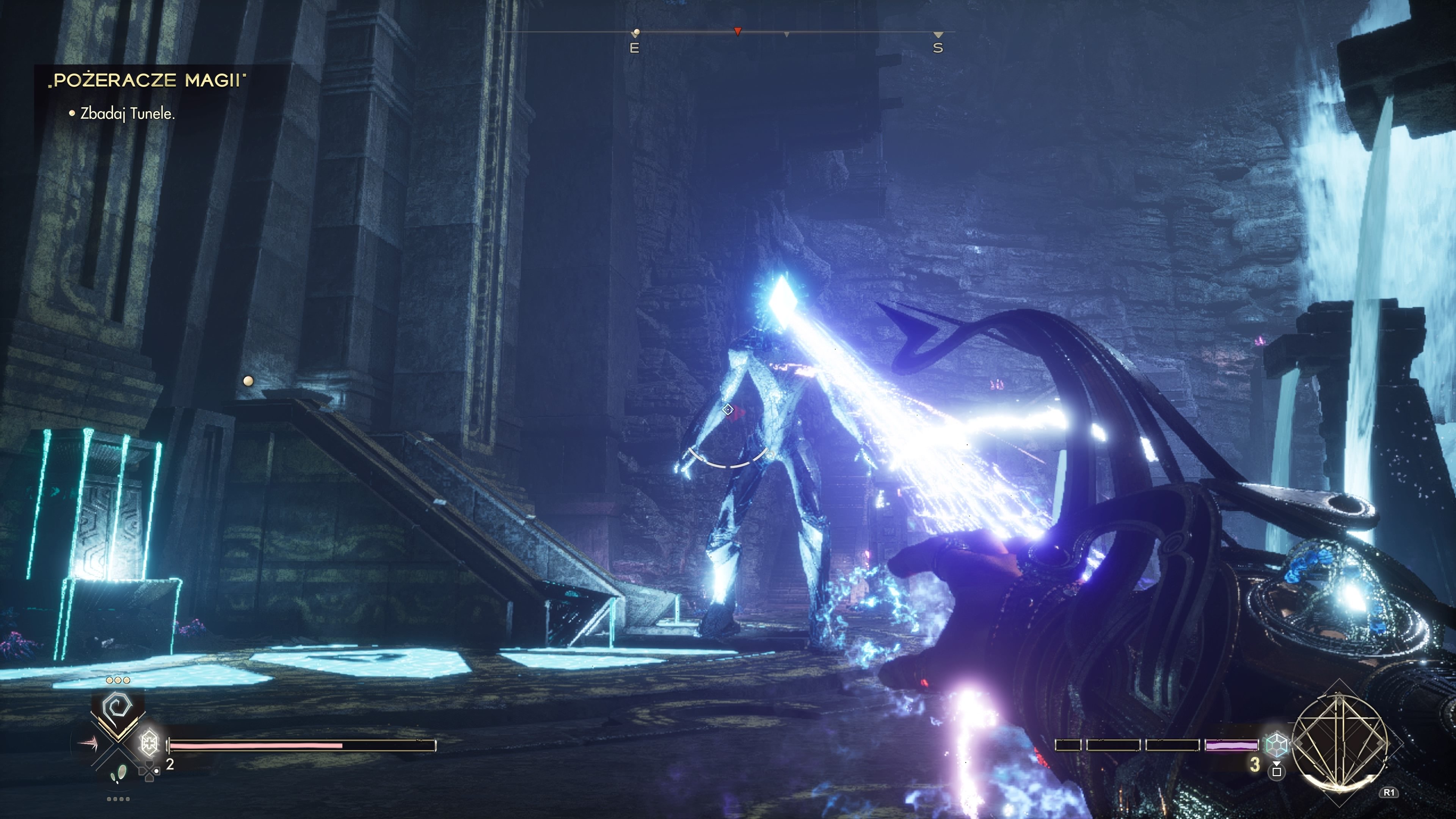Screen dimensions: 1456x819
Task: Click the ammo counter showing 3
Action: (1255, 766)
